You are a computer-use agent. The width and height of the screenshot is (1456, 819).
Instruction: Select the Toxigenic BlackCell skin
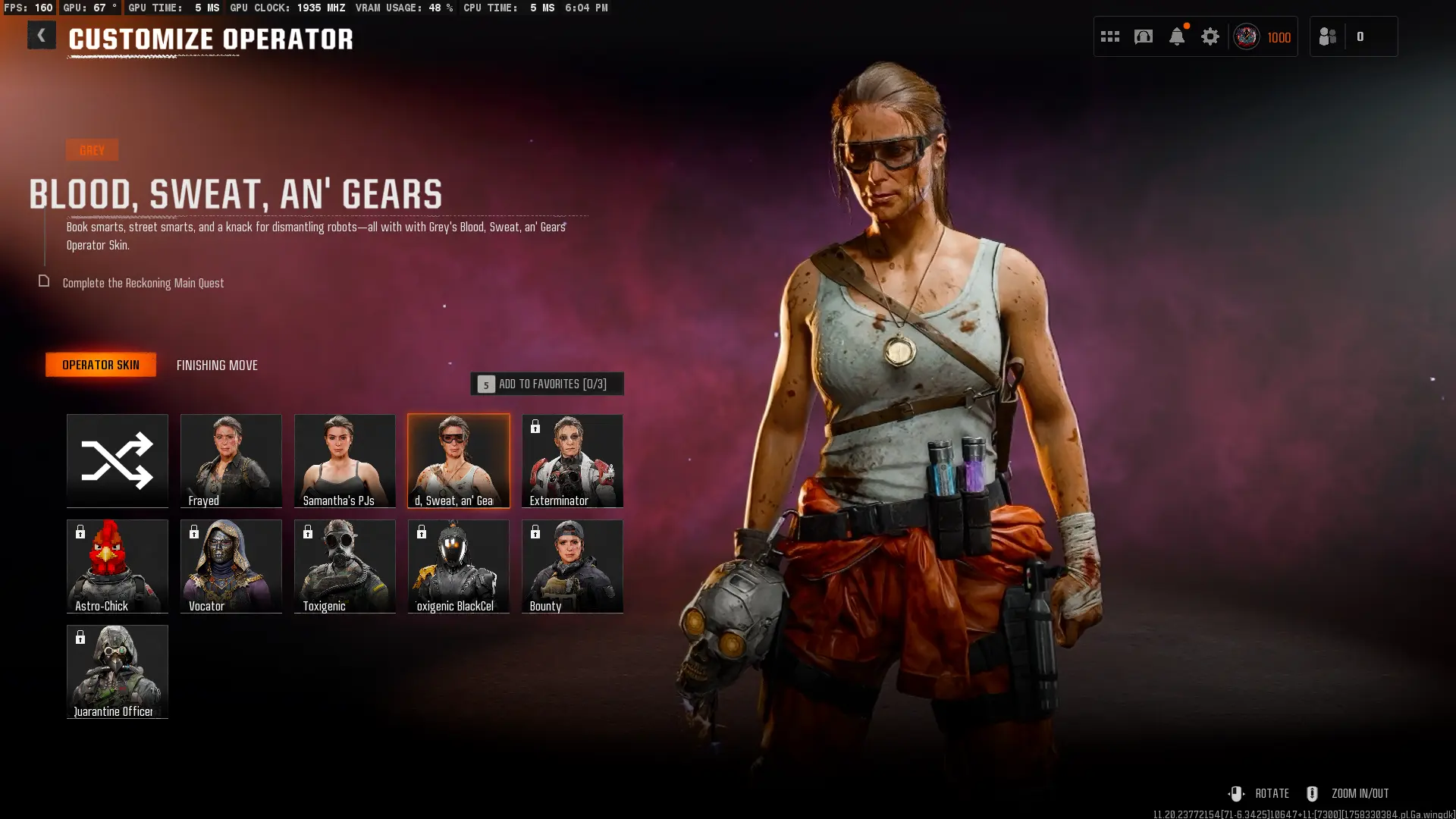coord(459,566)
